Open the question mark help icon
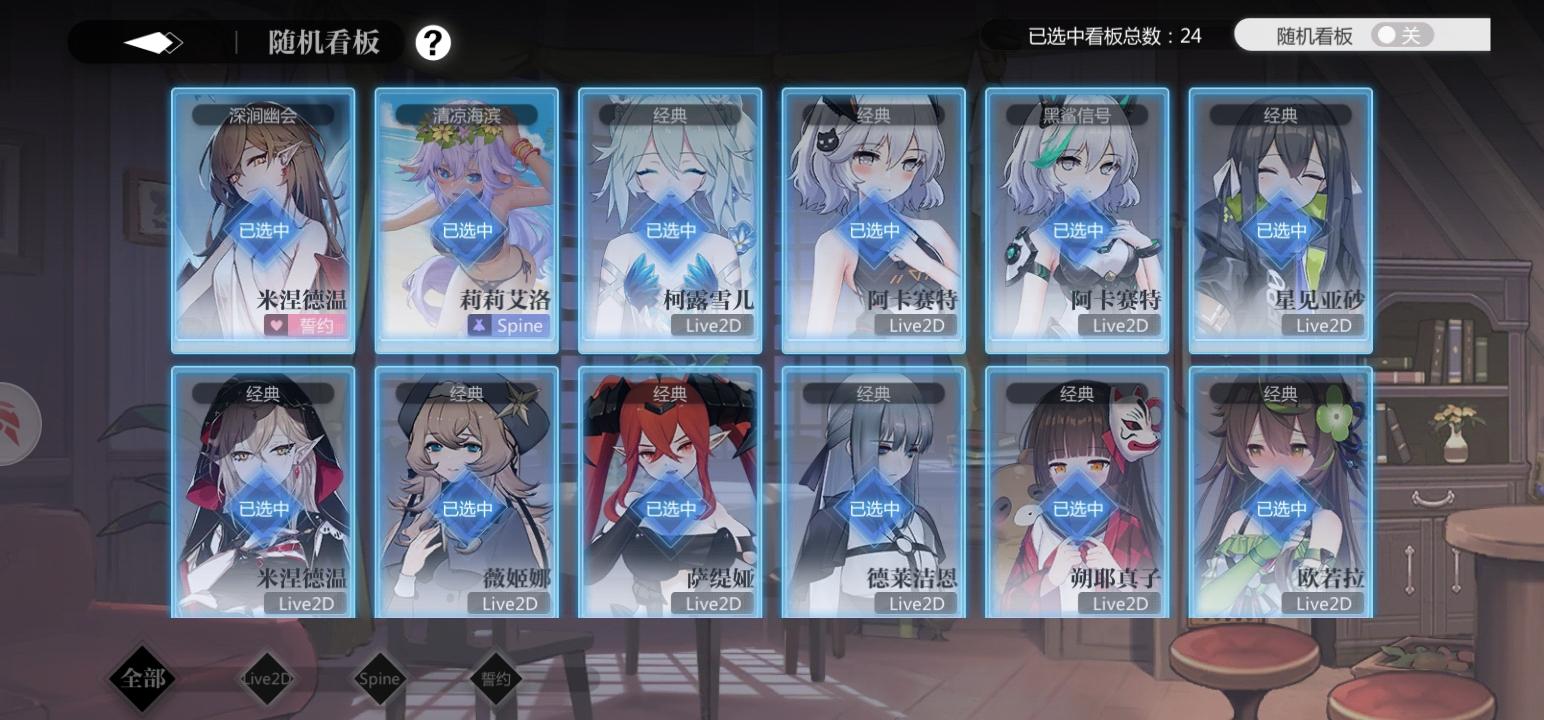The image size is (1544, 720). pos(432,43)
